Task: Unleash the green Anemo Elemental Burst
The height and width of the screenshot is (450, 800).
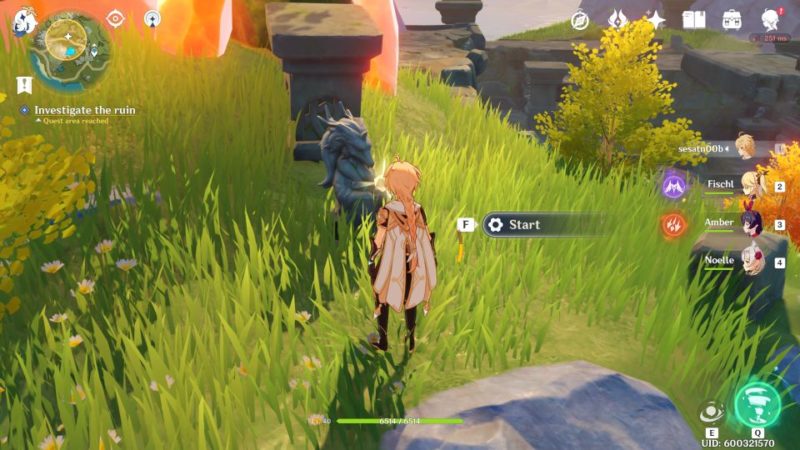Action: [758, 404]
